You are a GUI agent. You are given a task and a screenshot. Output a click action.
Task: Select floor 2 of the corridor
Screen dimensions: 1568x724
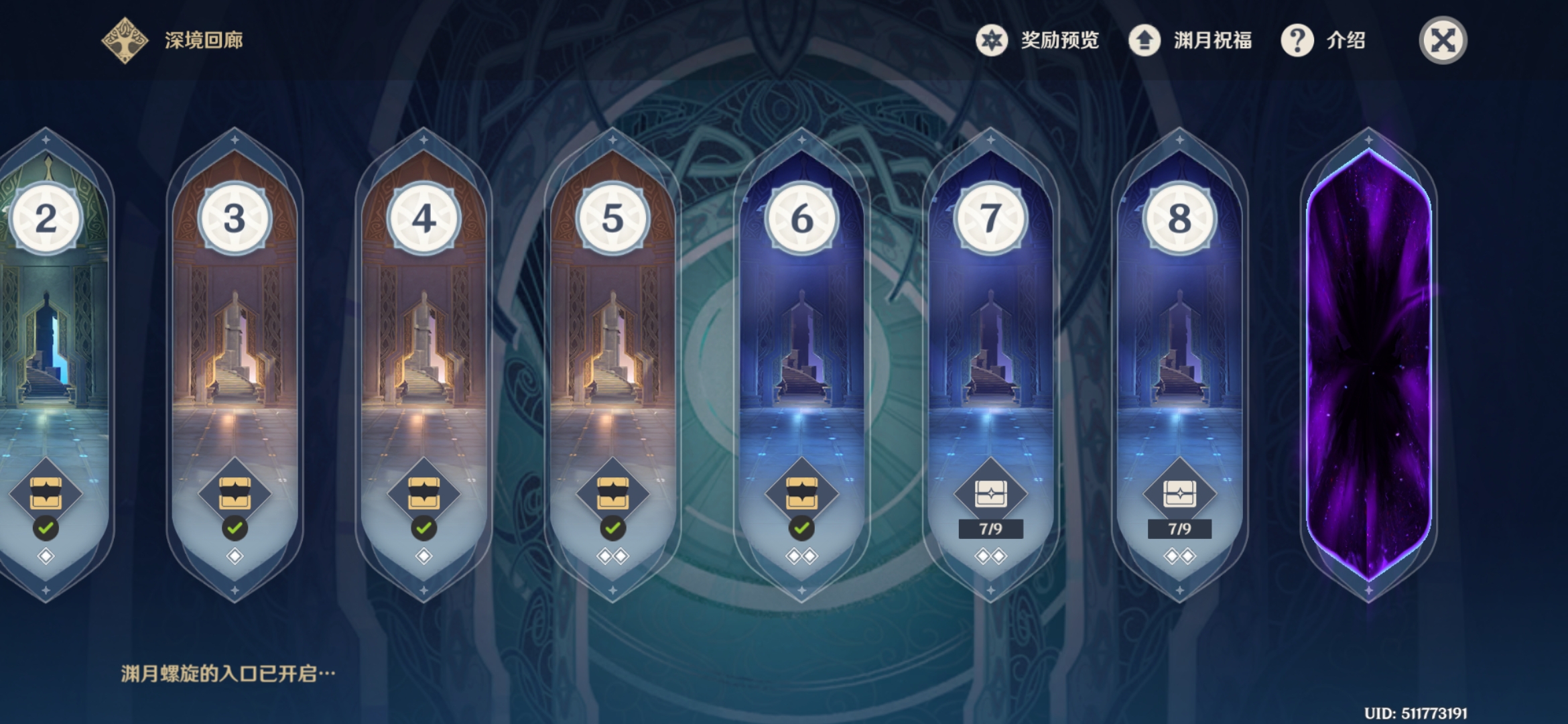coord(47,335)
